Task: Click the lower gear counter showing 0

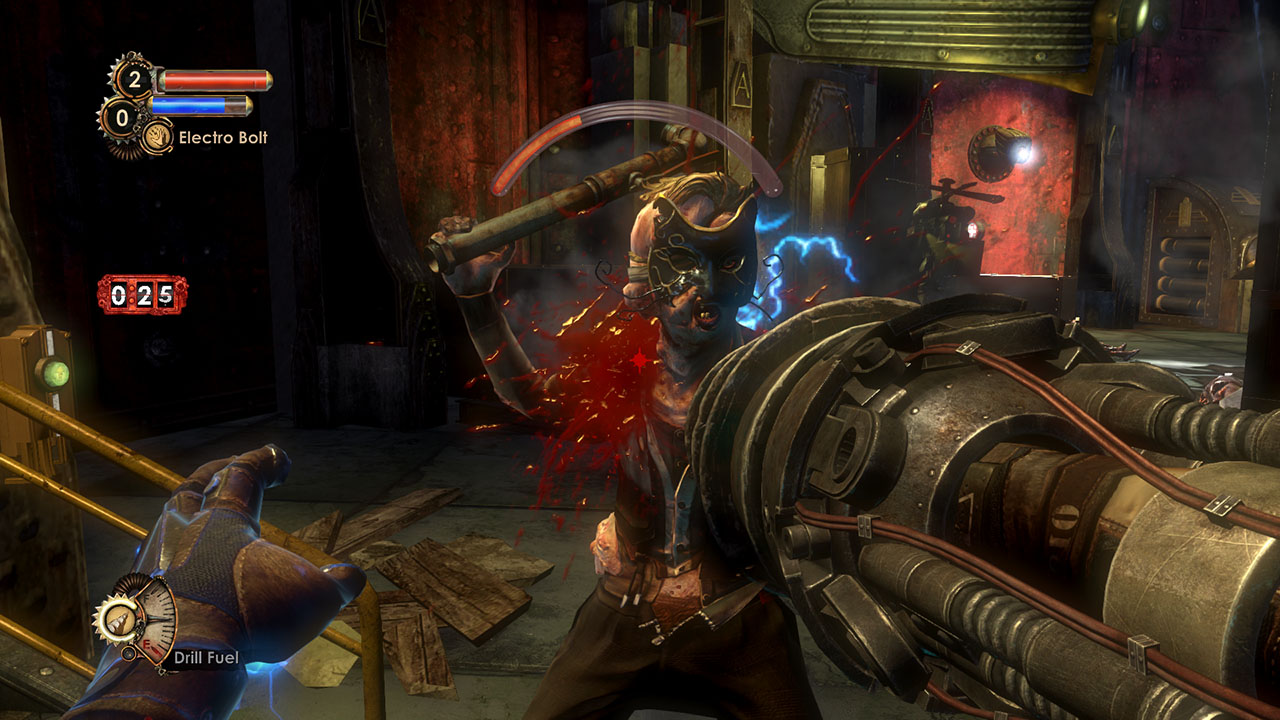Action: 122,115
